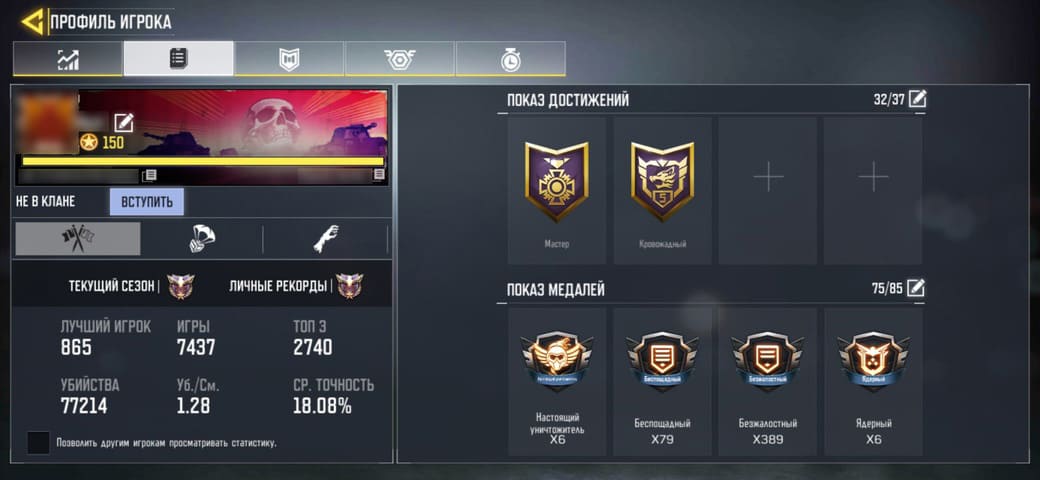The height and width of the screenshot is (480, 1040).
Task: Switch to the shield emblem tab
Action: point(289,59)
